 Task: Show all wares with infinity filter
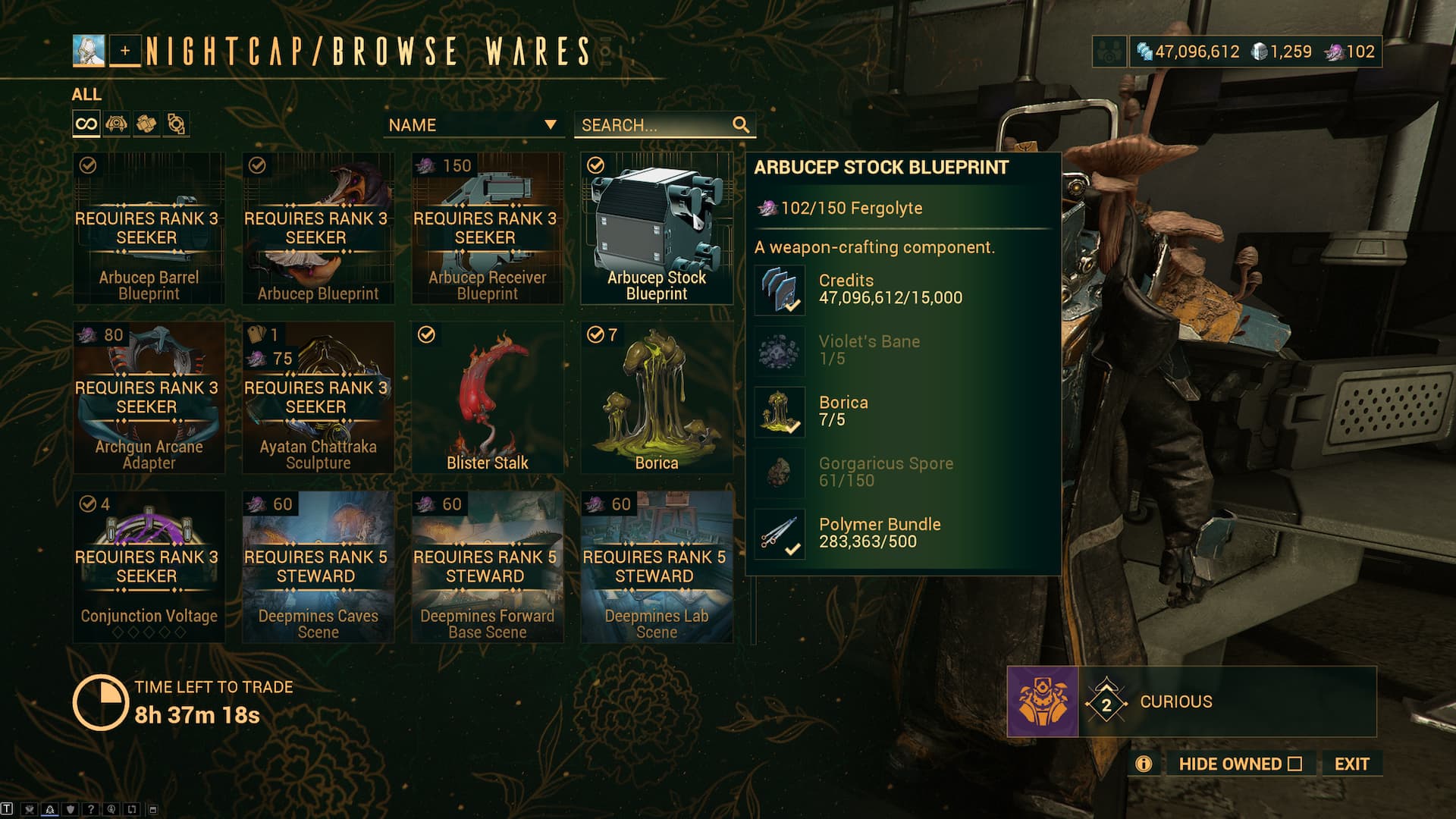(x=86, y=124)
